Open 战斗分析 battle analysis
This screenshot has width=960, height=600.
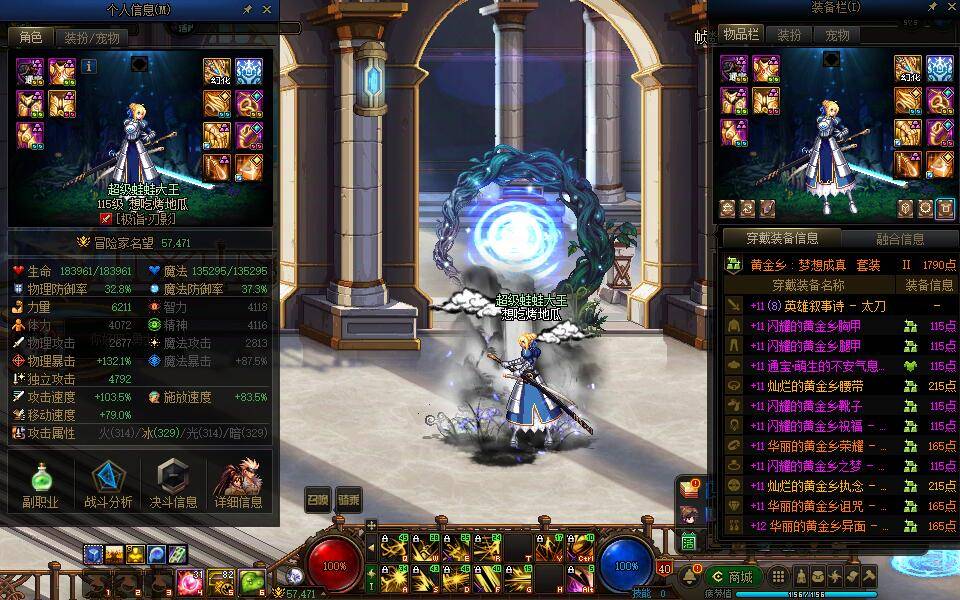107,487
